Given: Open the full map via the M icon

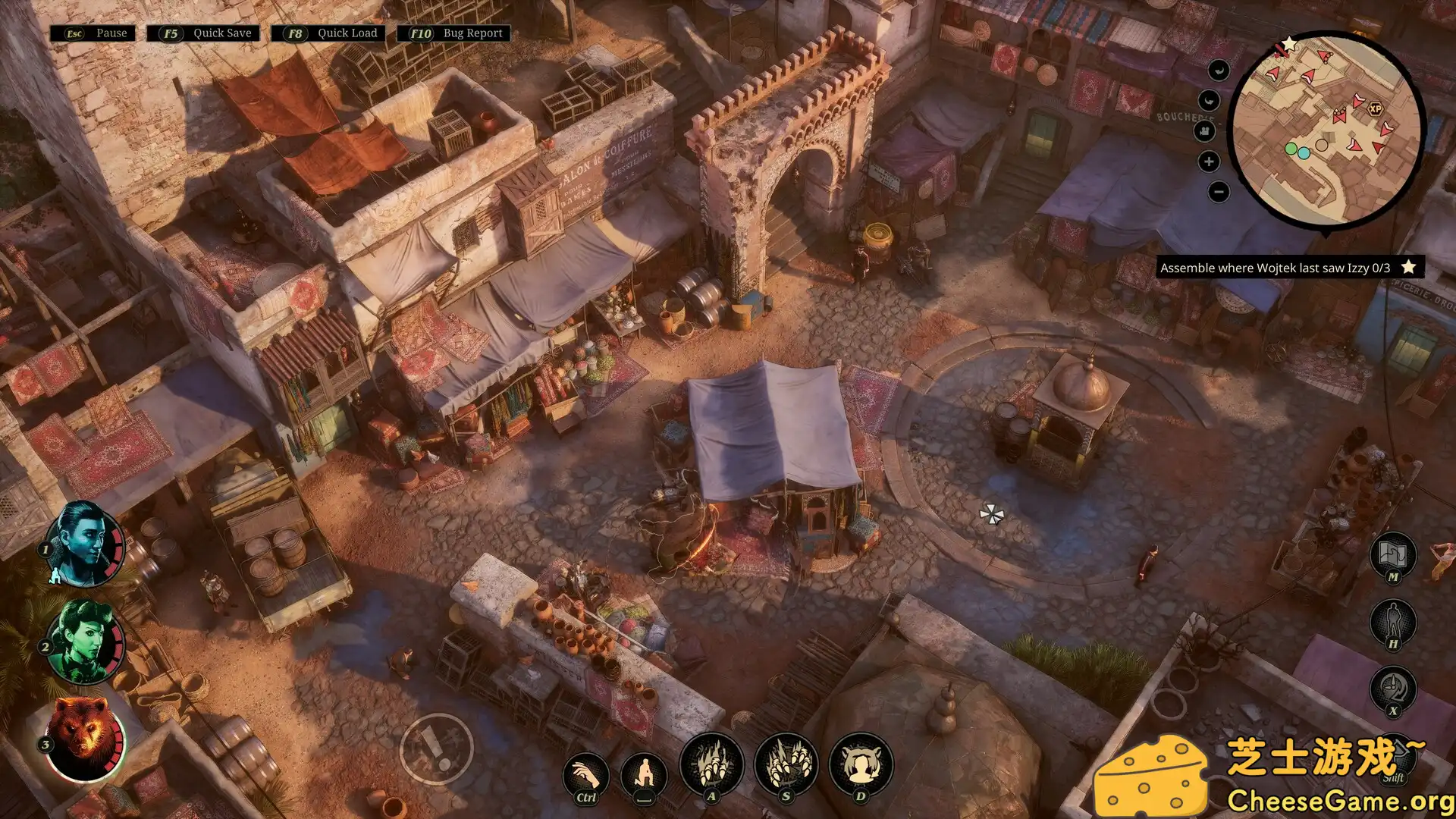Looking at the screenshot, I should coord(1394,556).
